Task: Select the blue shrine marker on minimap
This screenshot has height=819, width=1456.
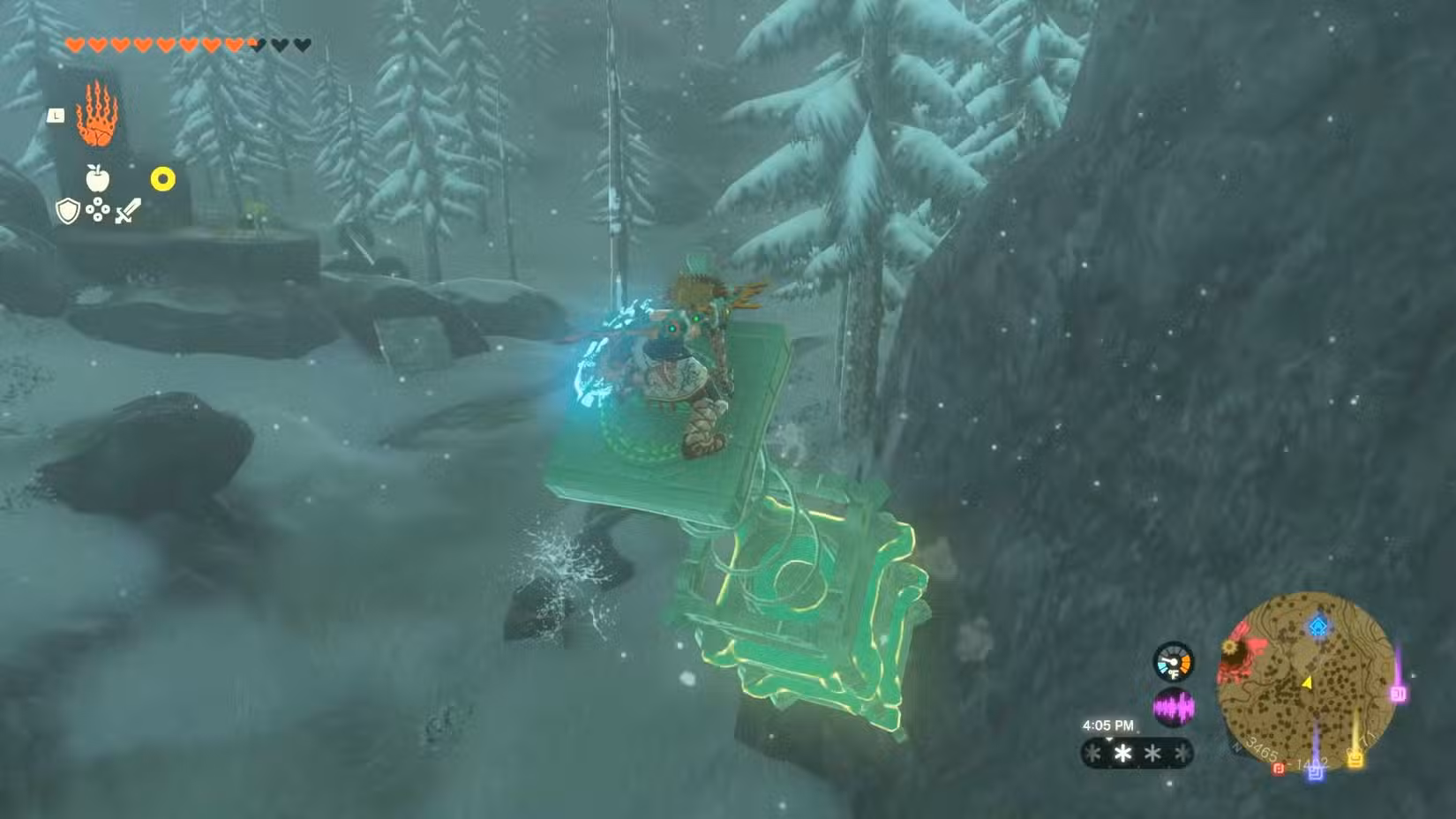Action: click(x=1318, y=627)
